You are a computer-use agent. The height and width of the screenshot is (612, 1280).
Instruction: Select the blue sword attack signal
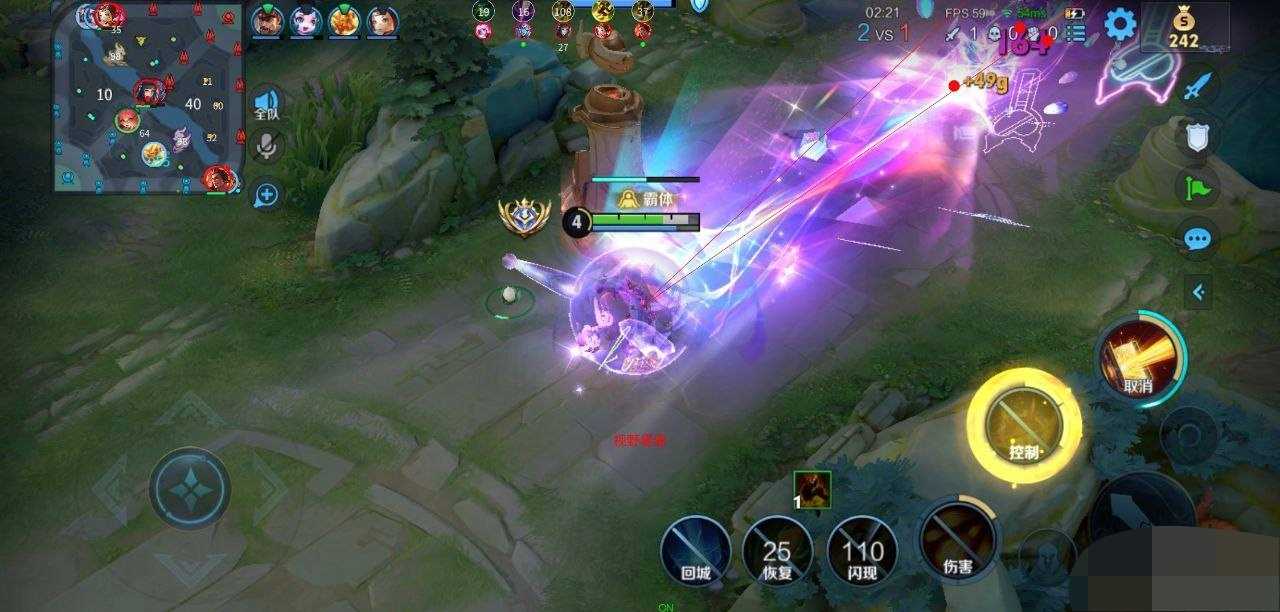pos(1197,86)
